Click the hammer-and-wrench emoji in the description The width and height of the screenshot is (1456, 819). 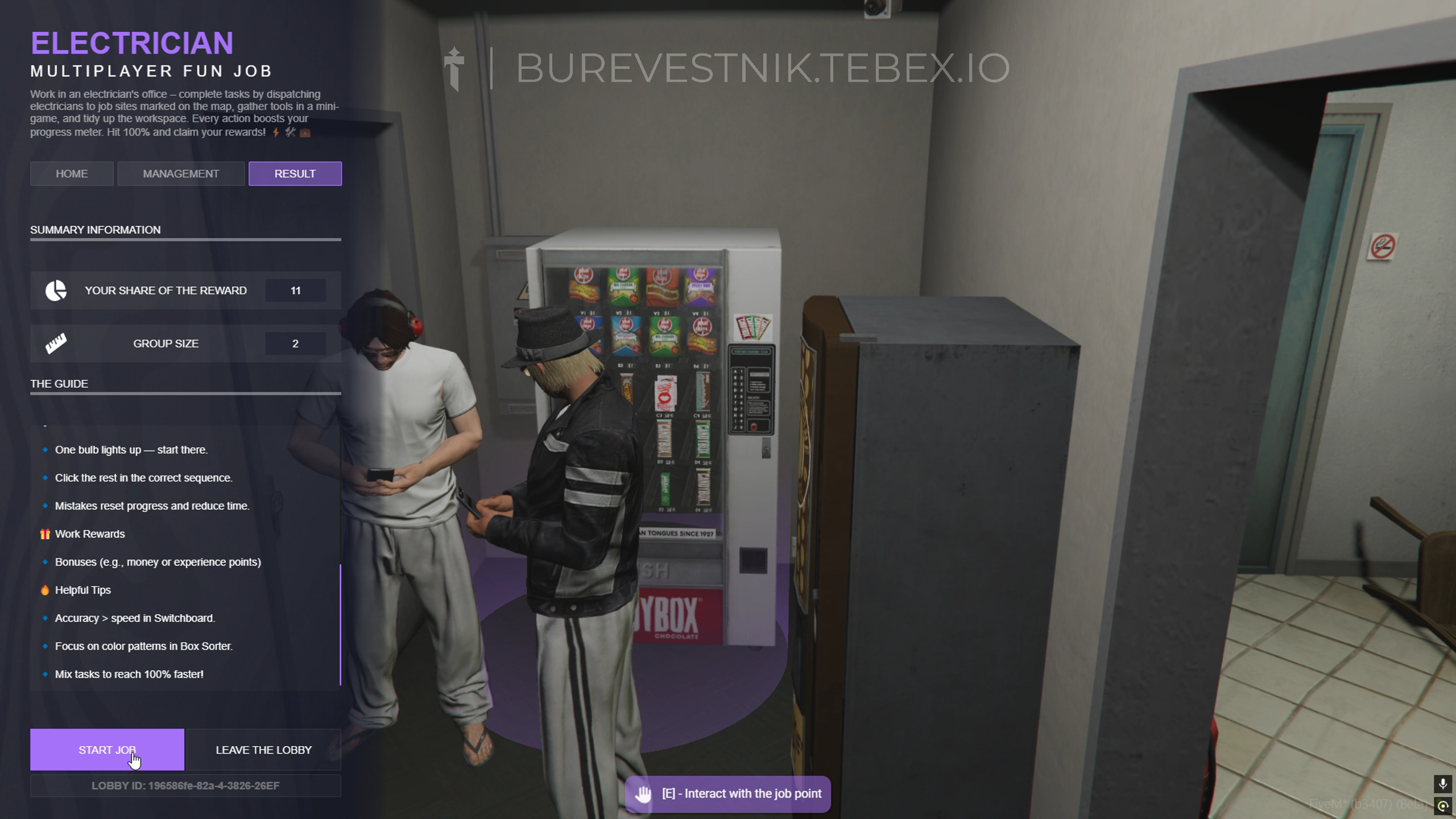(x=289, y=132)
